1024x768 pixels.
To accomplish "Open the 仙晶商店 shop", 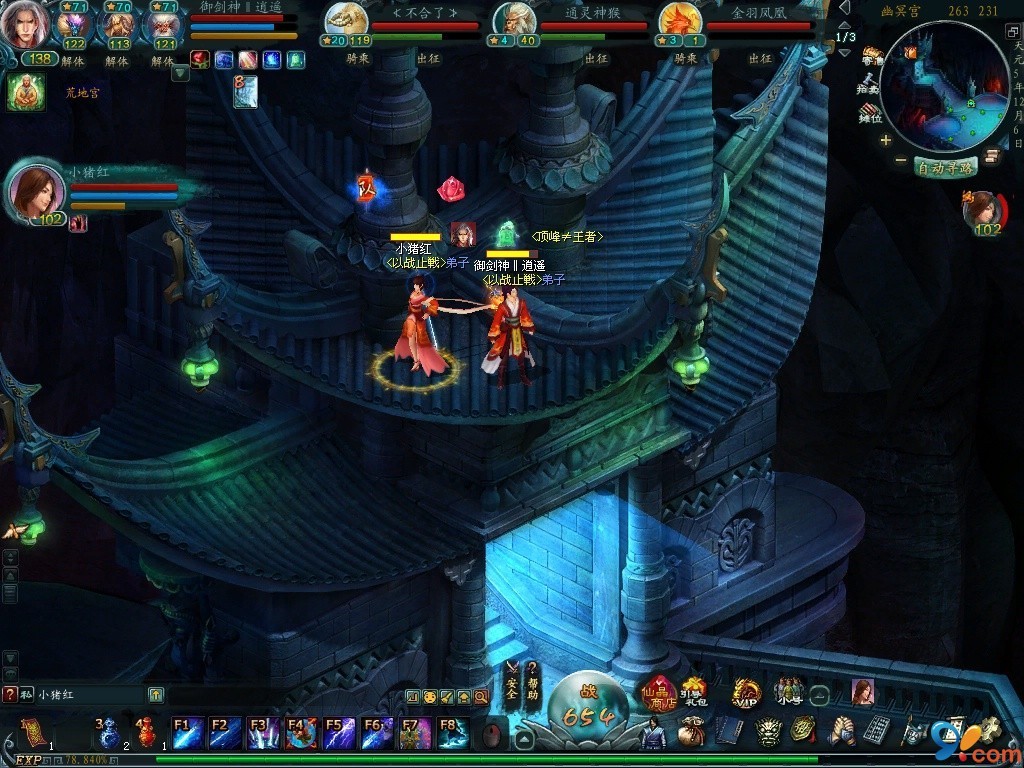I will [659, 694].
